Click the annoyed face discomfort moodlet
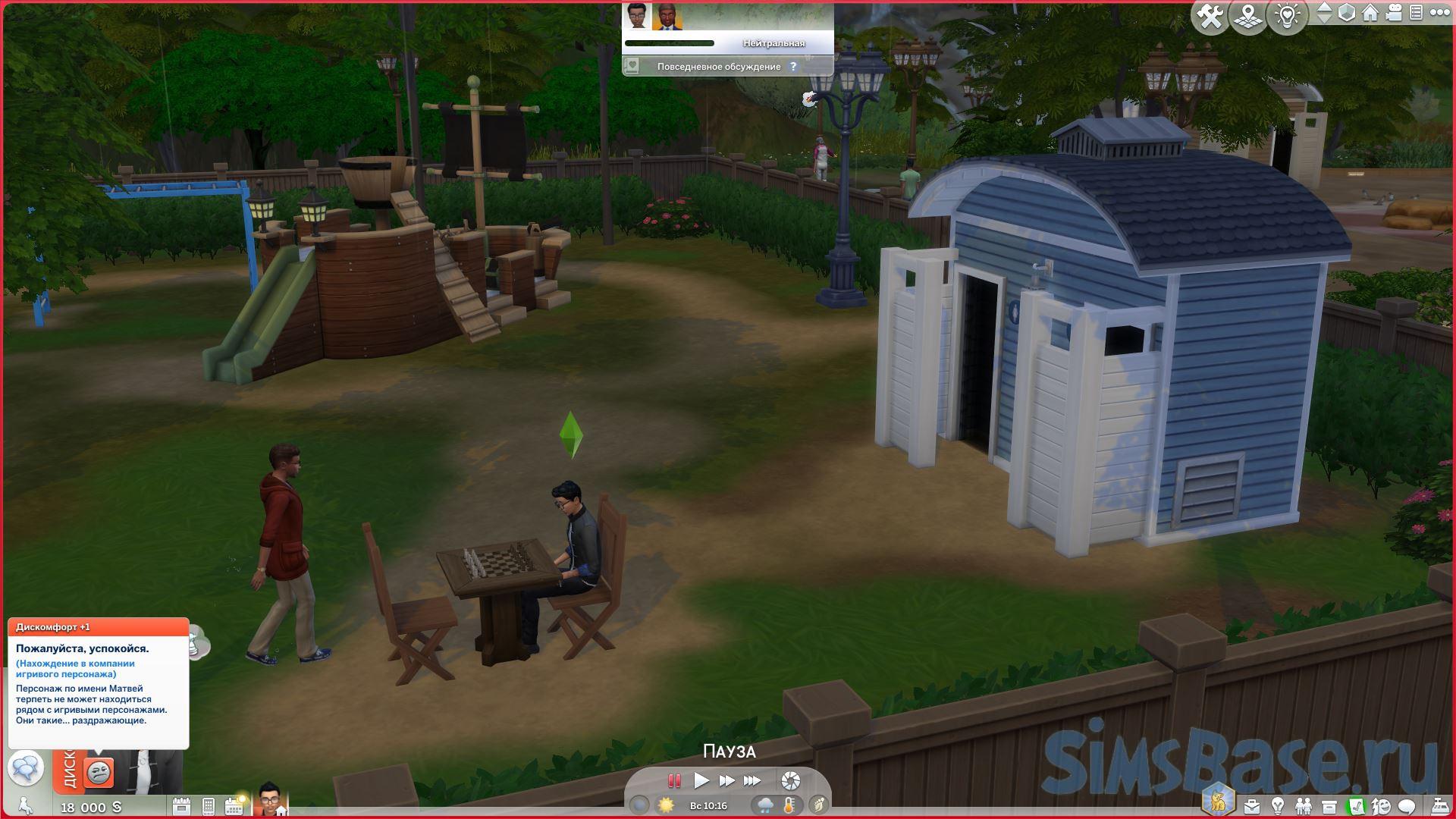 [x=99, y=772]
